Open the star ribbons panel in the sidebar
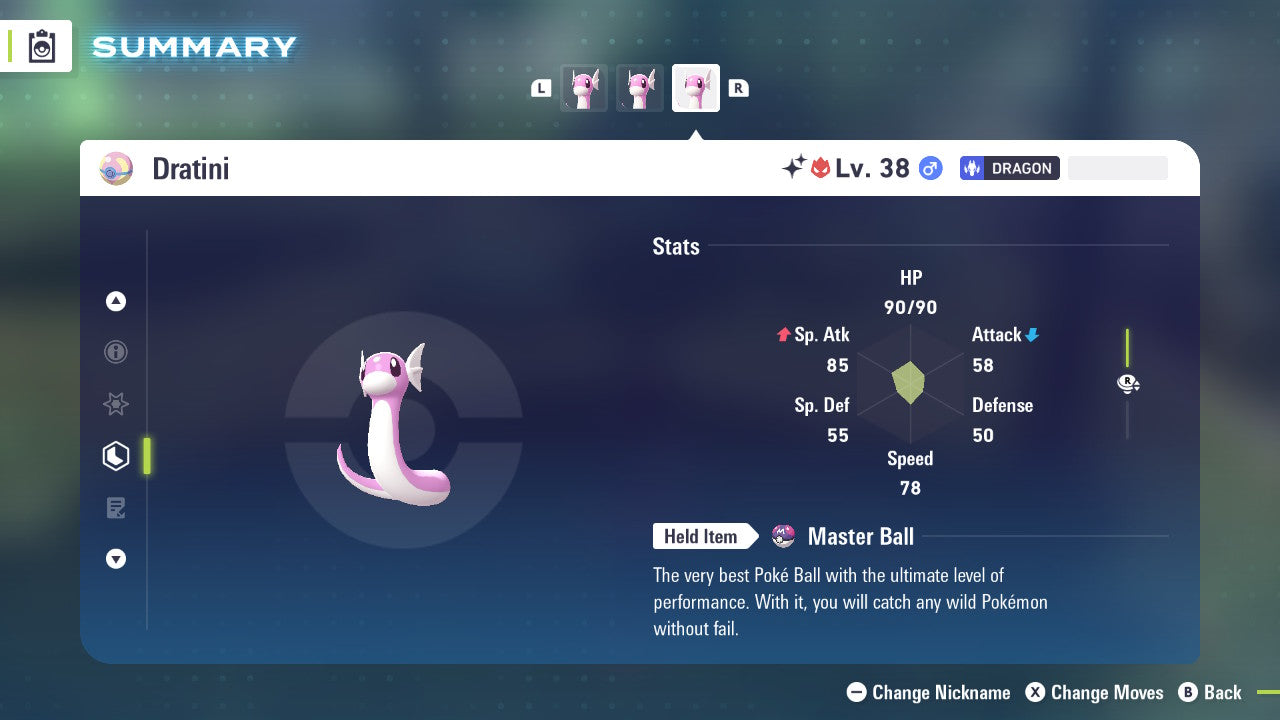The width and height of the screenshot is (1280, 720). pos(115,404)
